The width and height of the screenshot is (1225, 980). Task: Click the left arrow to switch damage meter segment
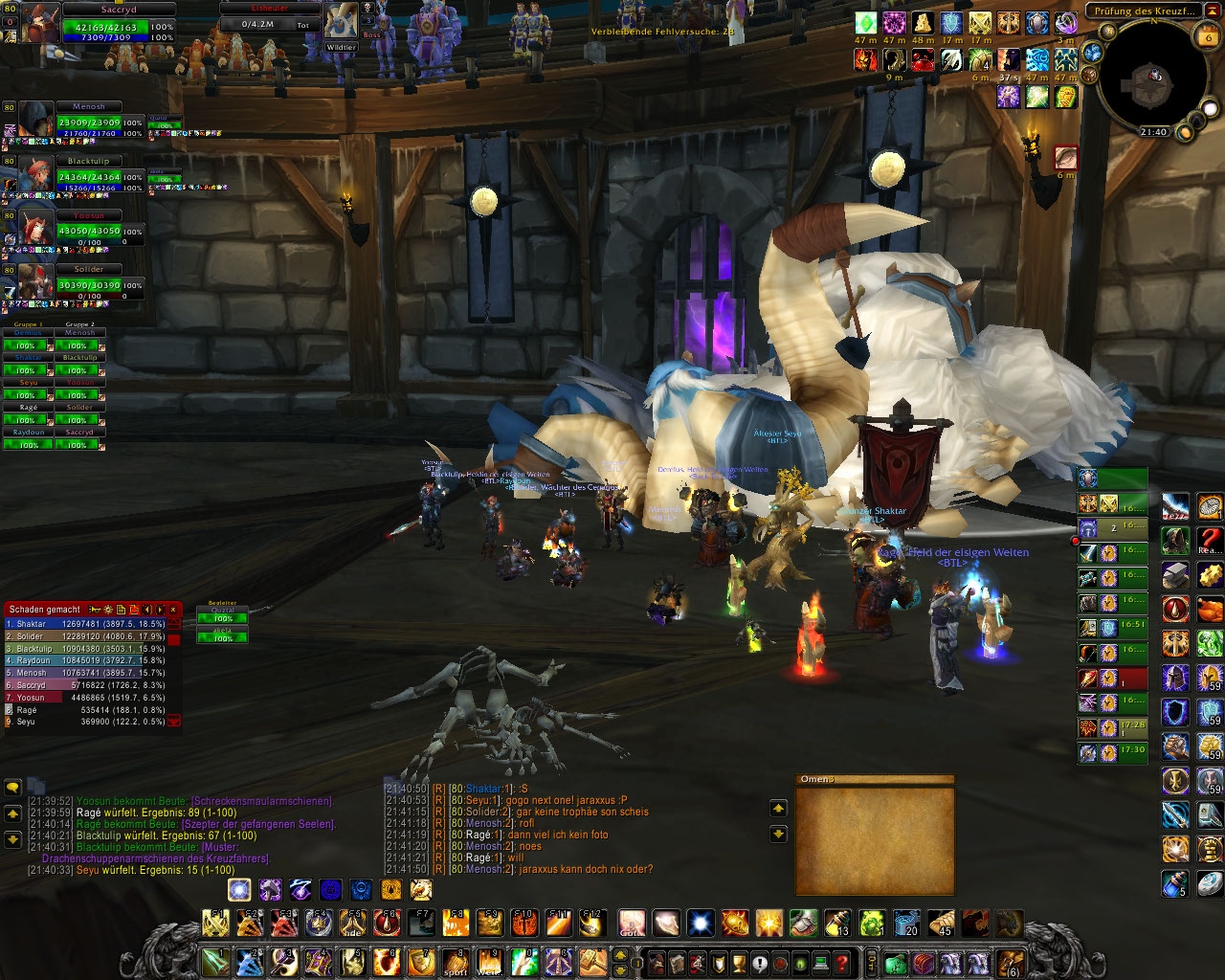click(x=146, y=610)
